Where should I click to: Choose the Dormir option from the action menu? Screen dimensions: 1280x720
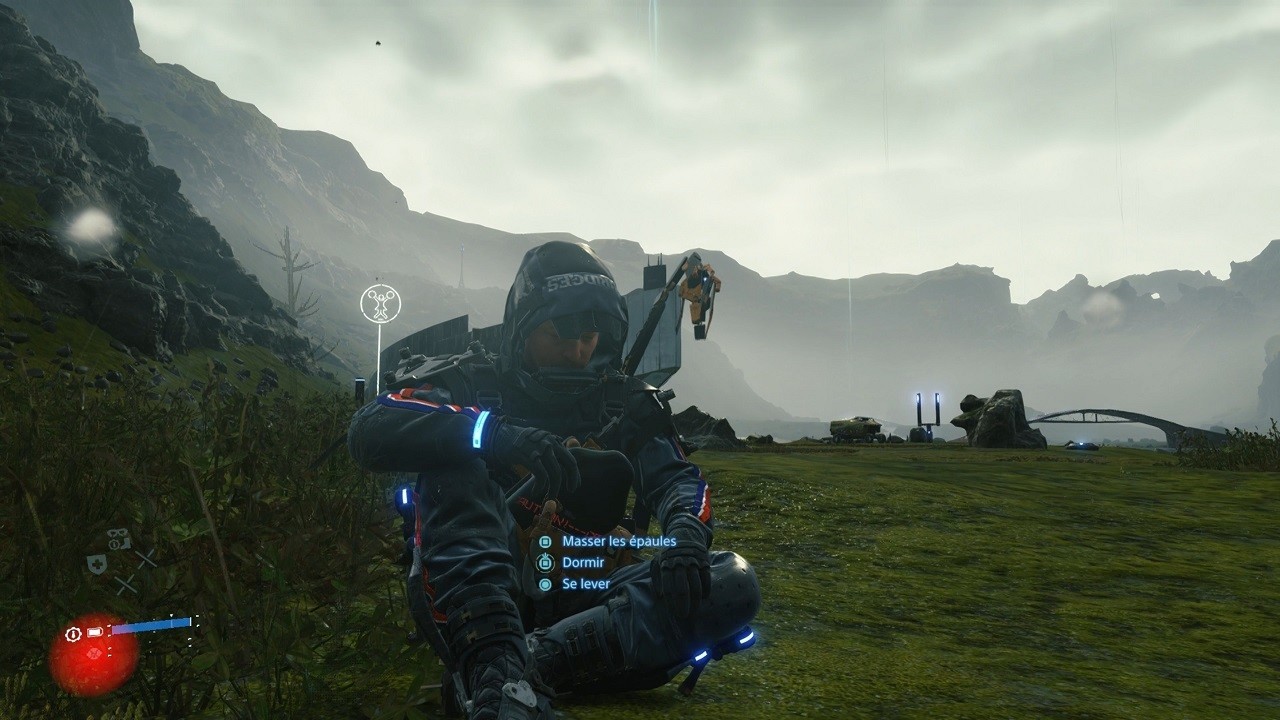pos(584,562)
